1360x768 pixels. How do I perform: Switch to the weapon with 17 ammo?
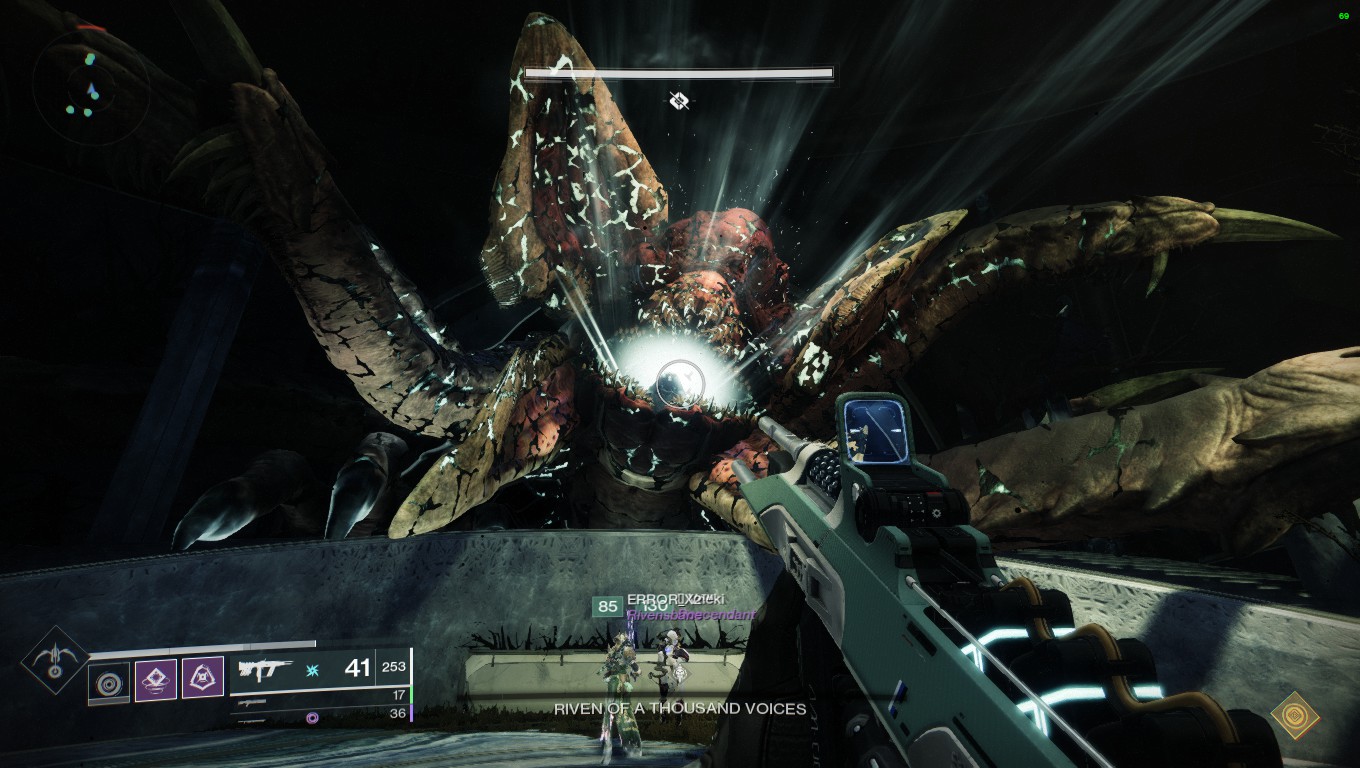[x=320, y=696]
